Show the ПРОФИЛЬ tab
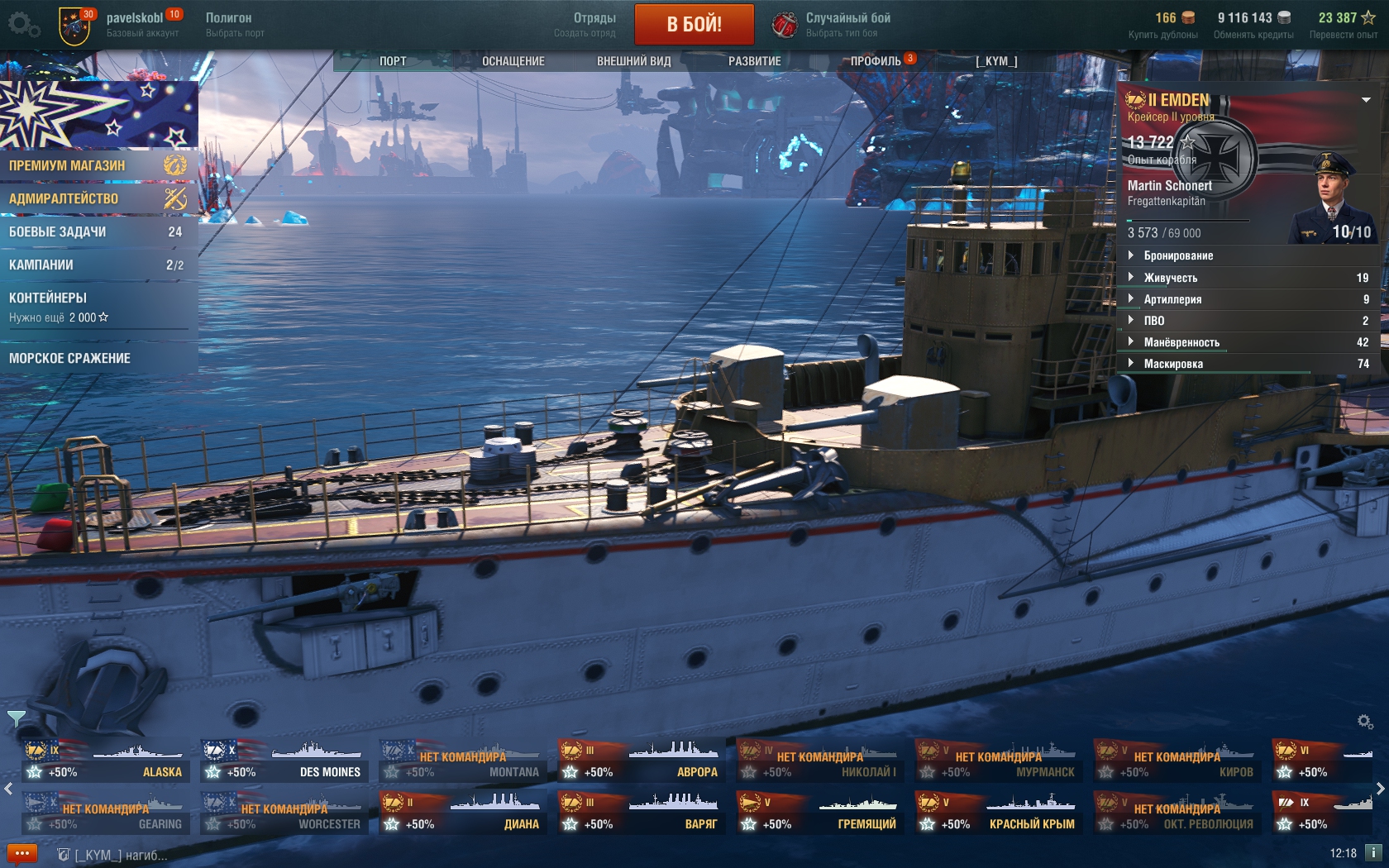 (x=876, y=61)
